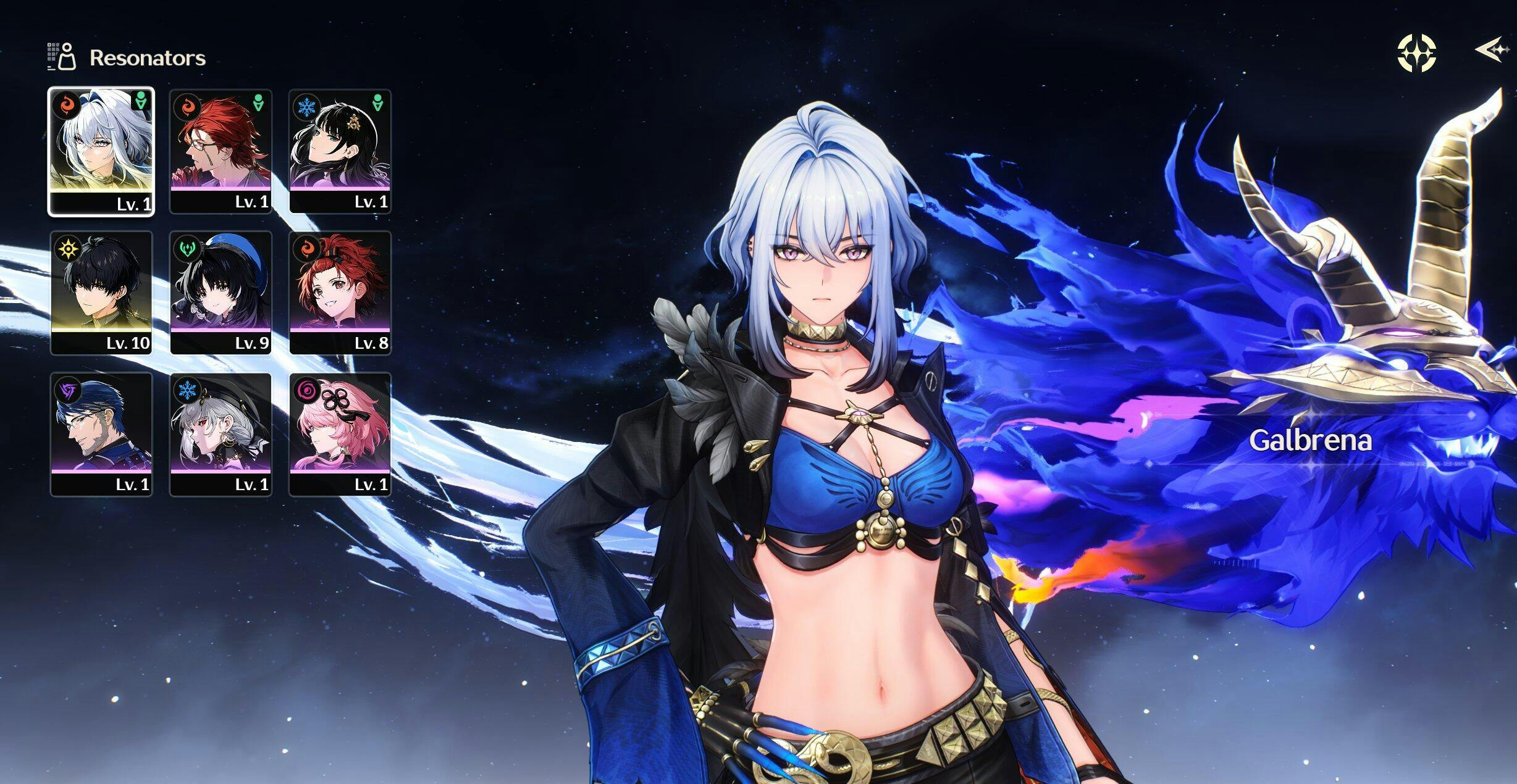Image resolution: width=1517 pixels, height=784 pixels.
Task: Pick the level 10 black-haired resonator
Action: tap(101, 293)
